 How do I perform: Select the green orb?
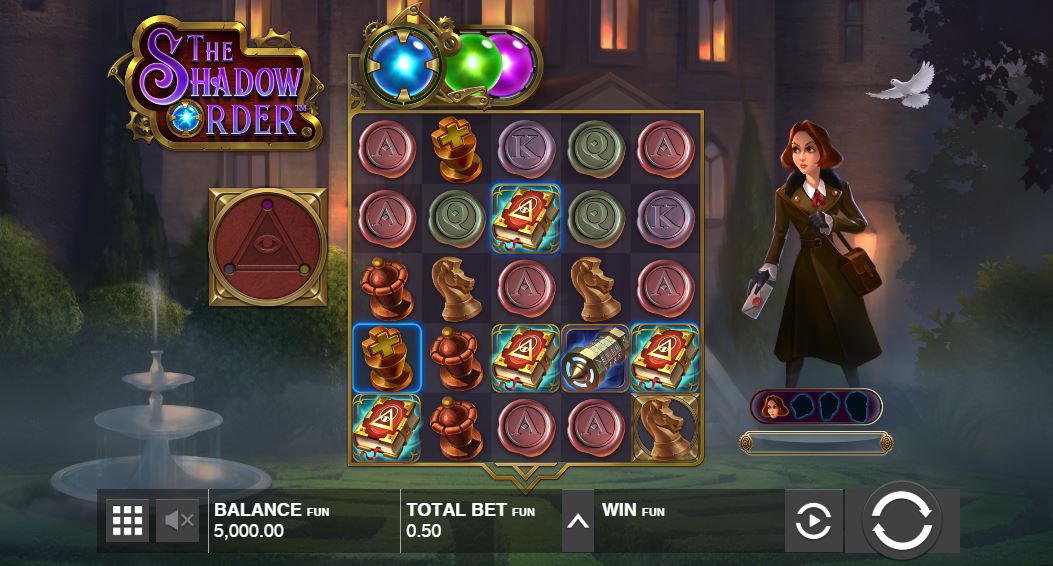click(x=466, y=66)
